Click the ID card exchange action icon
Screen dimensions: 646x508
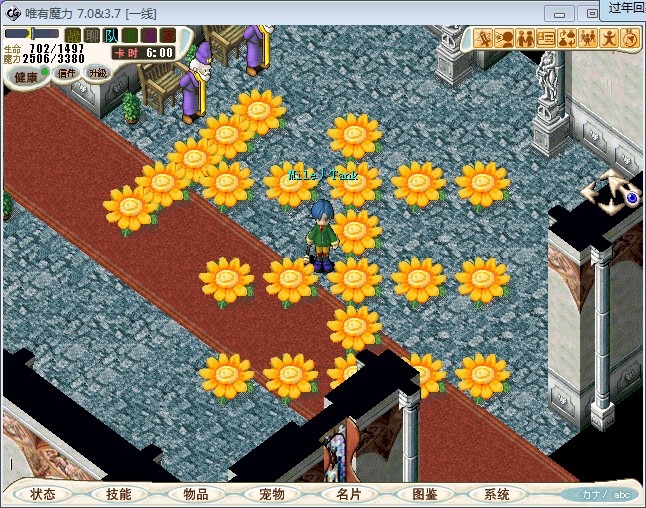[546, 39]
